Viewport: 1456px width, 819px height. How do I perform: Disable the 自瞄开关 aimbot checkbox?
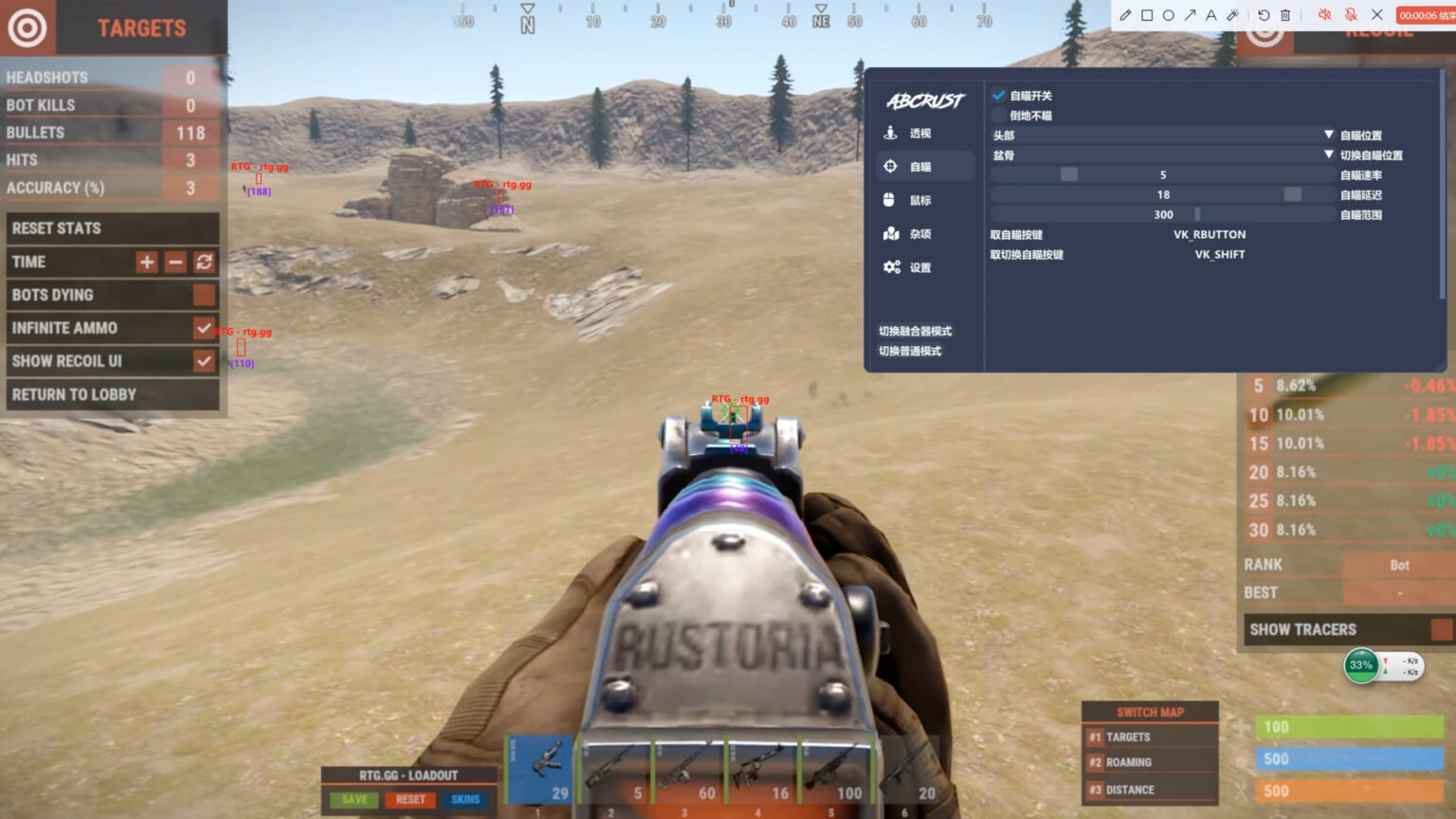(x=998, y=95)
